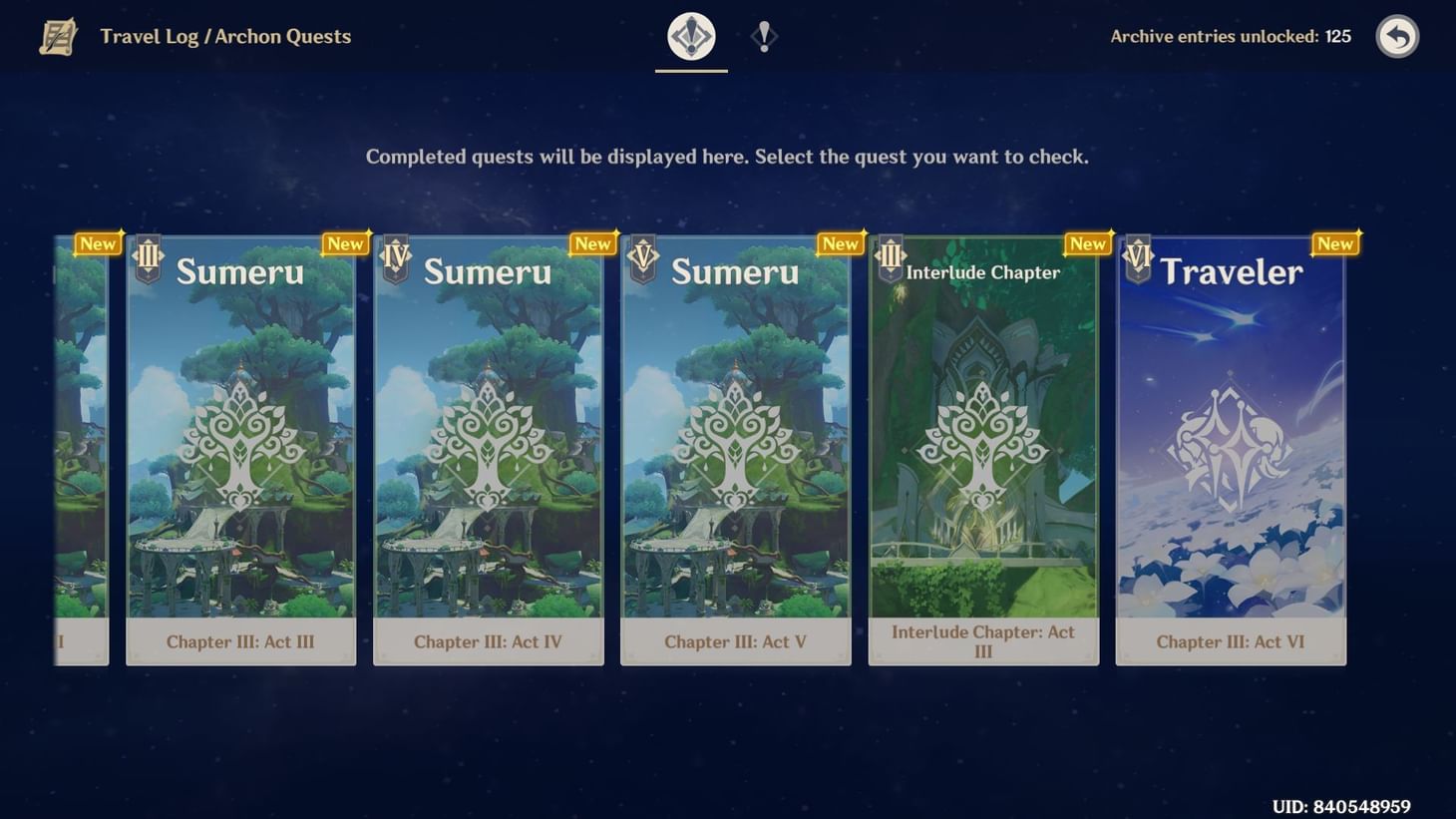Image resolution: width=1456 pixels, height=819 pixels.
Task: Open the Traveler Chapter III: Act VI card
Action: click(1230, 449)
